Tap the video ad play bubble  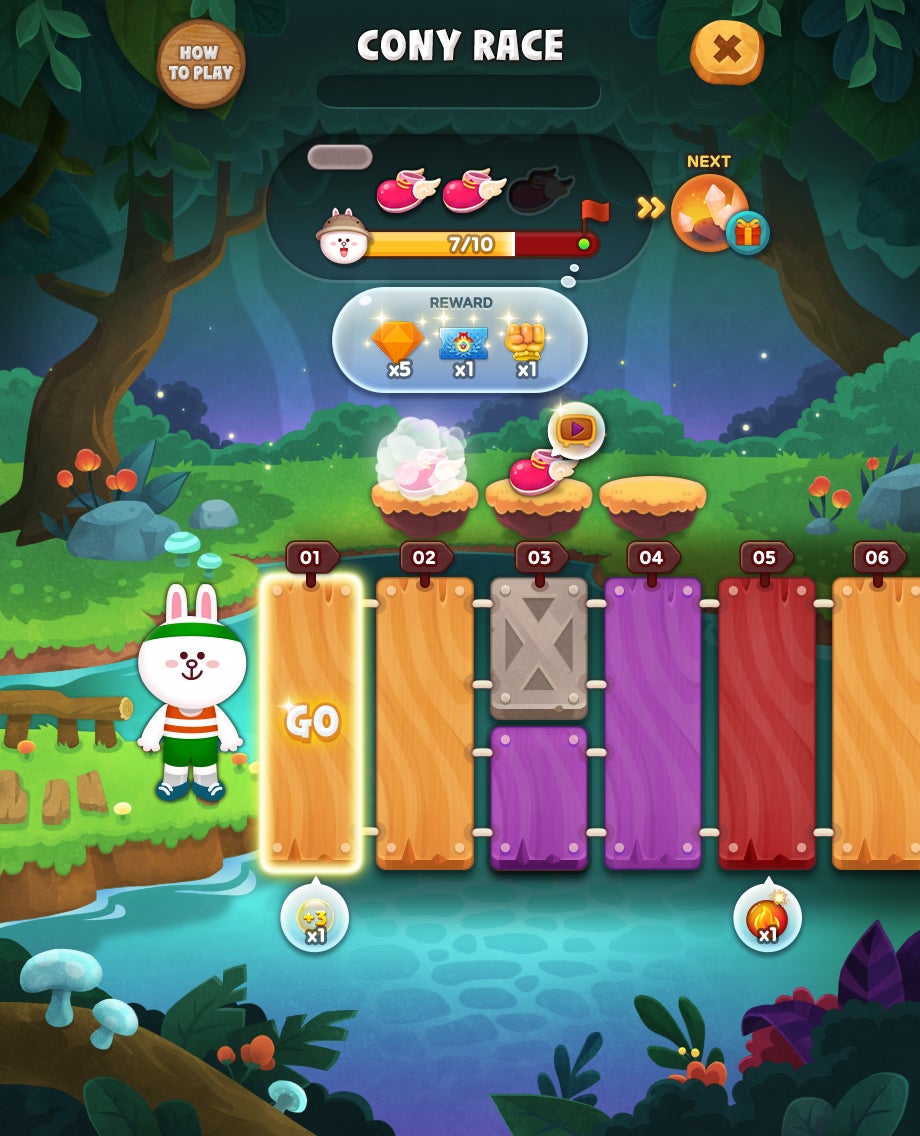click(576, 430)
